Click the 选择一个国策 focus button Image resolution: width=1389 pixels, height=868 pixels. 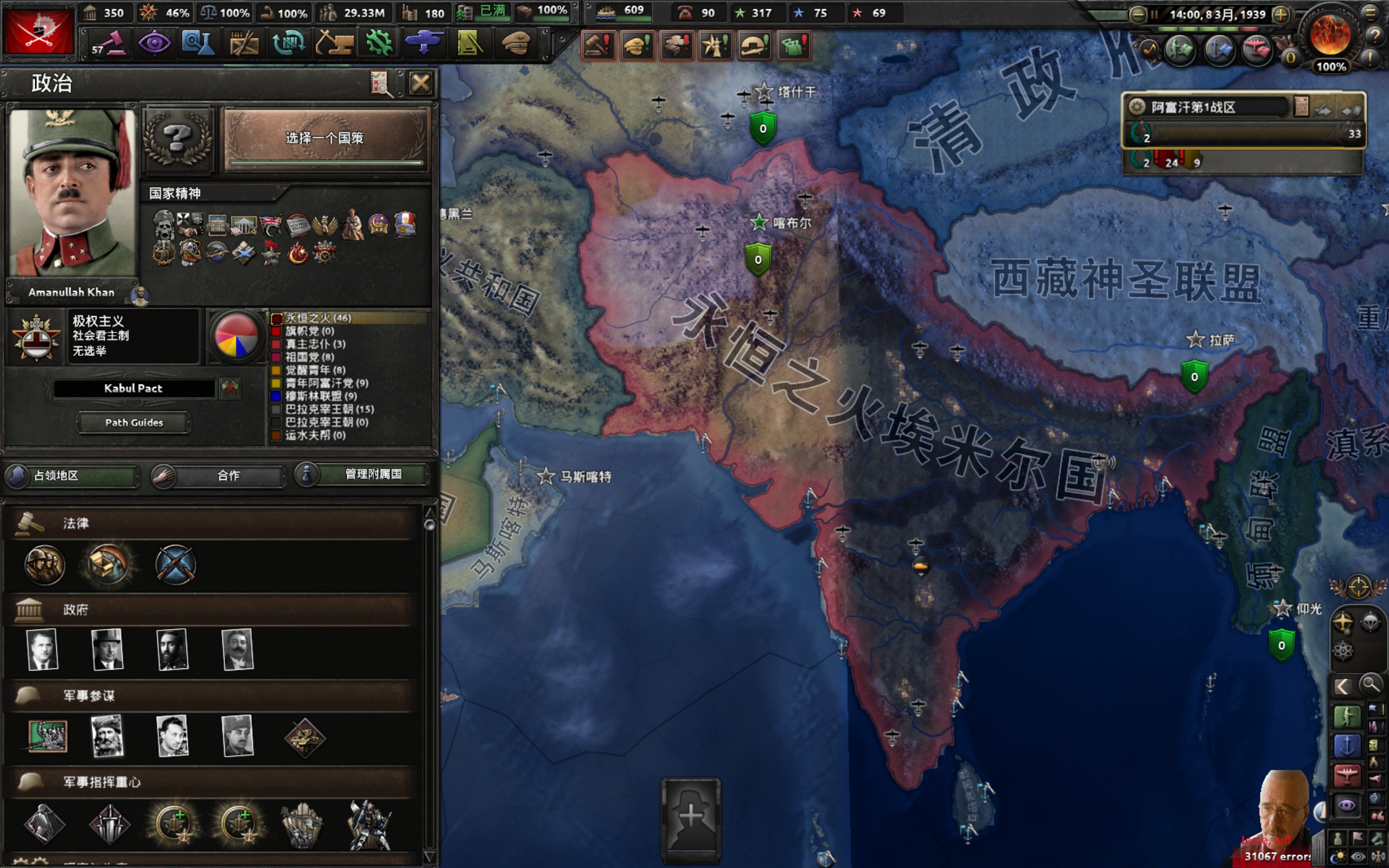tap(325, 138)
